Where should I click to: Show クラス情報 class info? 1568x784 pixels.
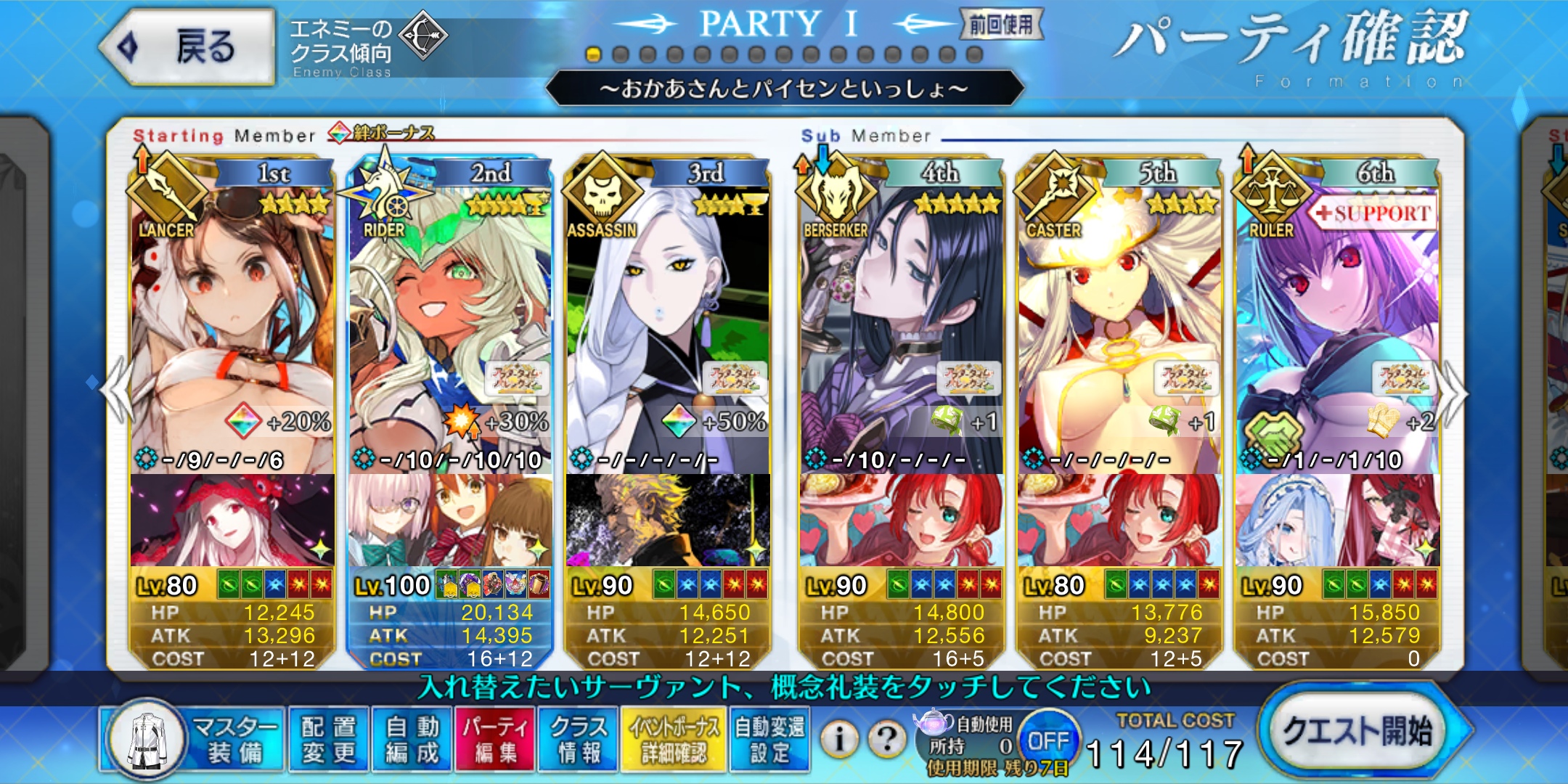pyautogui.click(x=579, y=739)
